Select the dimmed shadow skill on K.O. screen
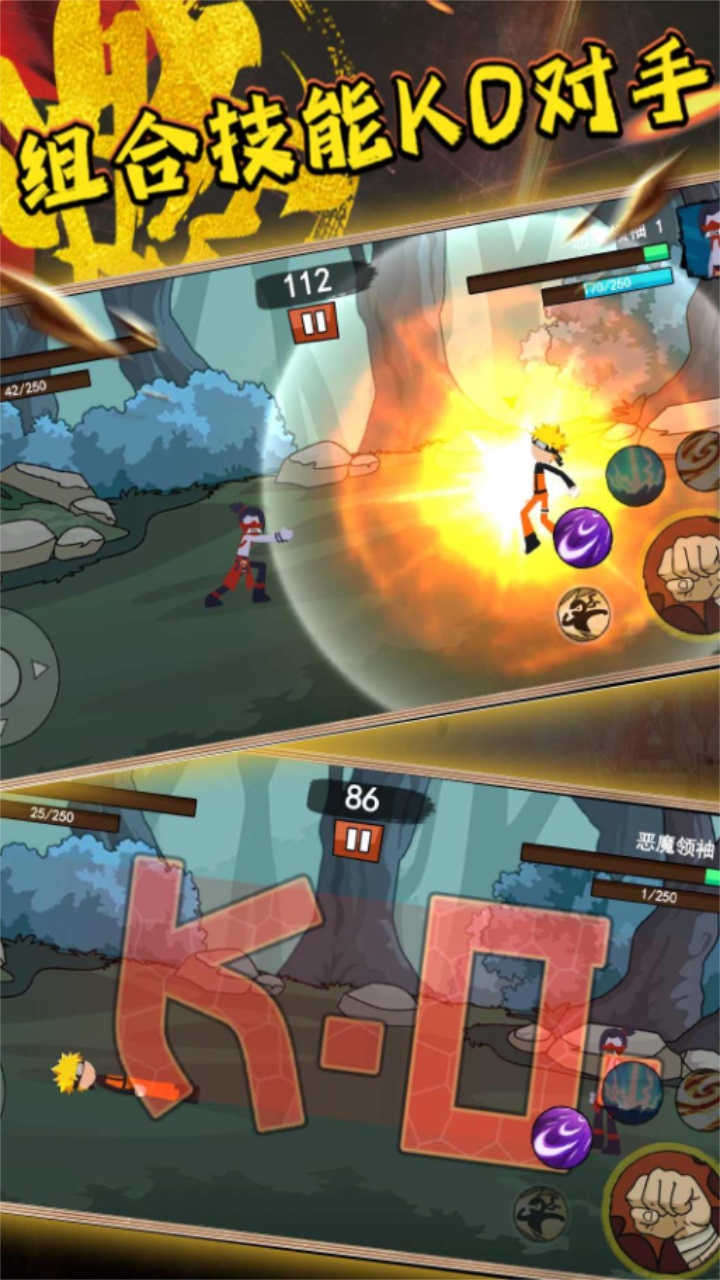The height and width of the screenshot is (1280, 720). click(540, 1213)
